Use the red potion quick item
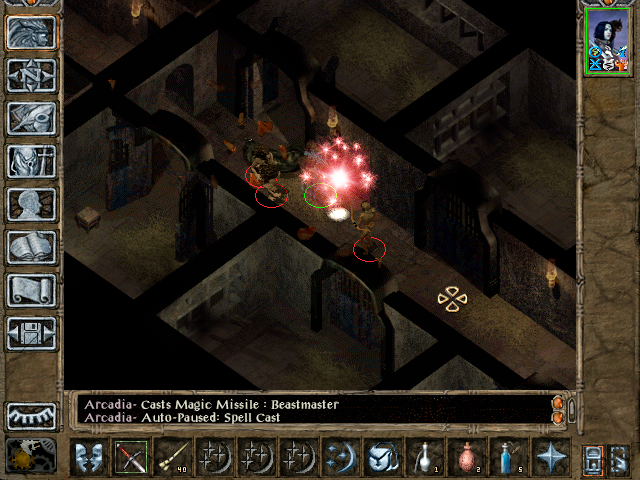 [466, 457]
